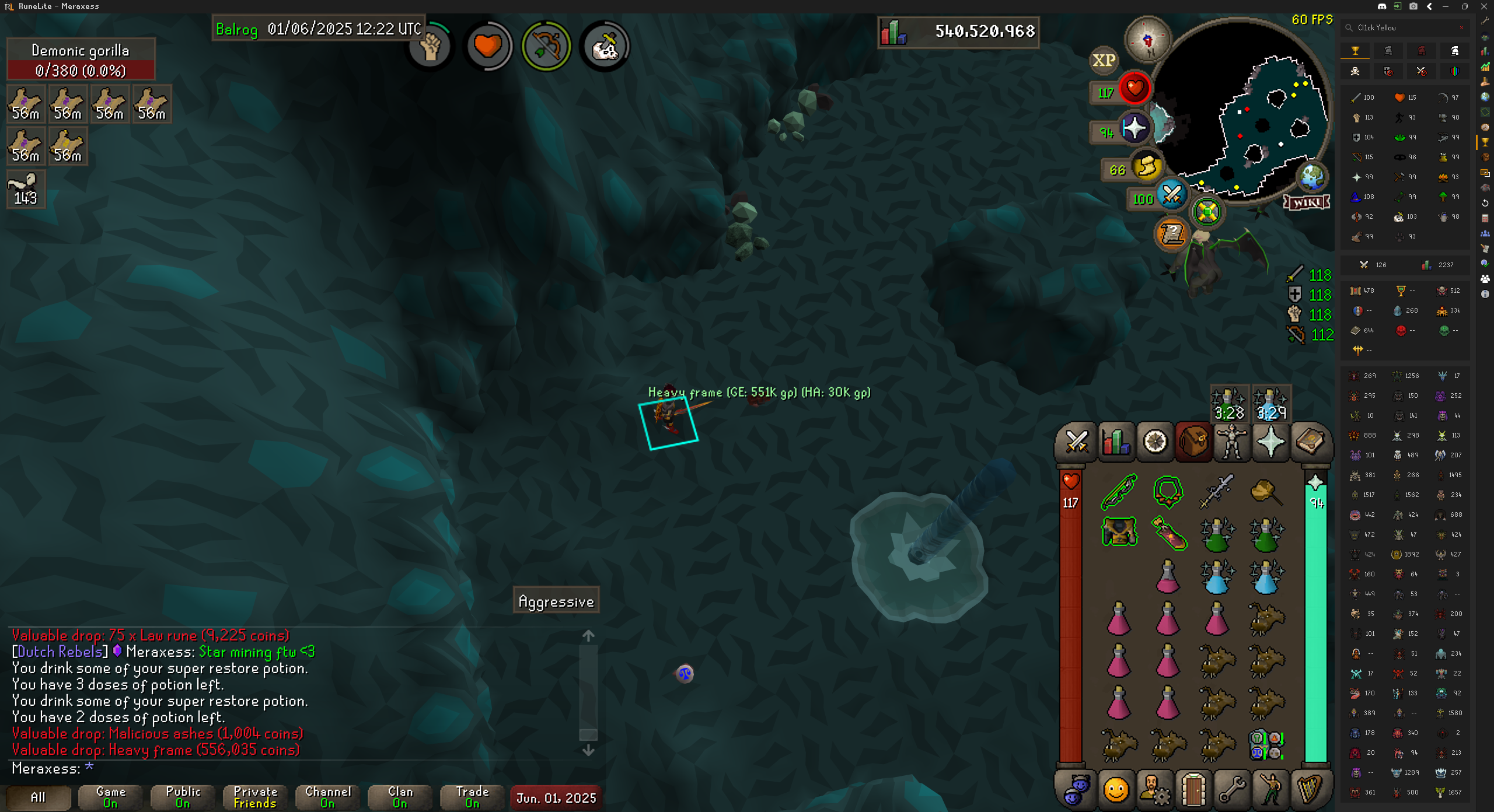The image size is (1494, 812).
Task: Open the Logout door tab
Action: pyautogui.click(x=1193, y=790)
